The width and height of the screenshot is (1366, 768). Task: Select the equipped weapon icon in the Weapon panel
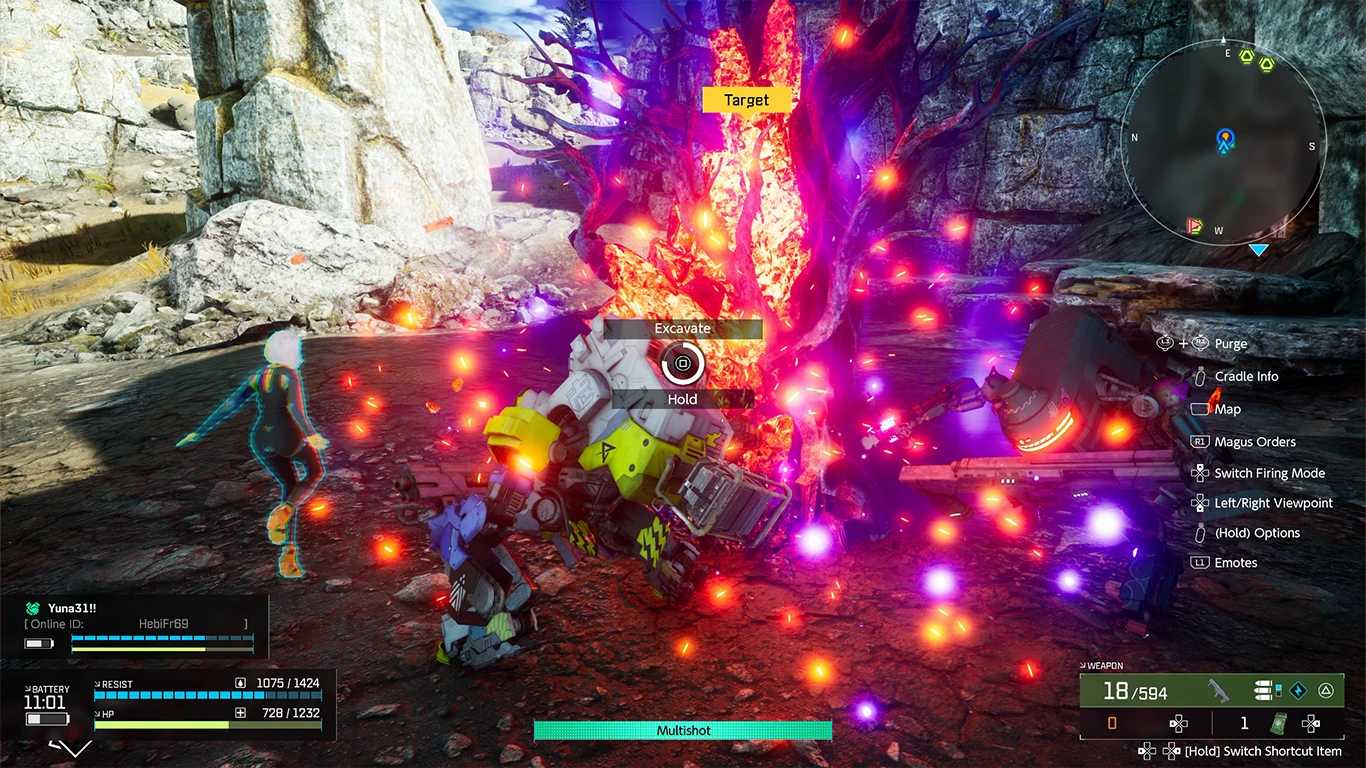1218,690
